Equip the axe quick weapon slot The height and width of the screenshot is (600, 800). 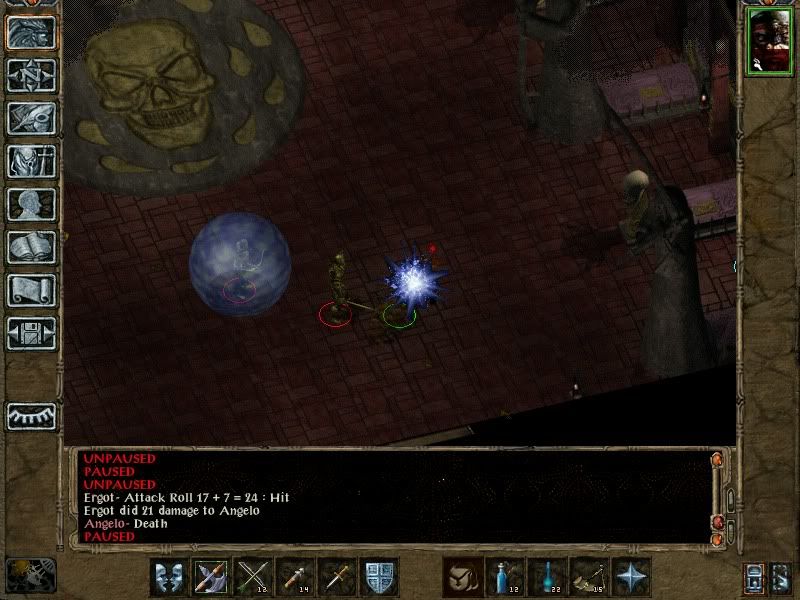[x=211, y=577]
